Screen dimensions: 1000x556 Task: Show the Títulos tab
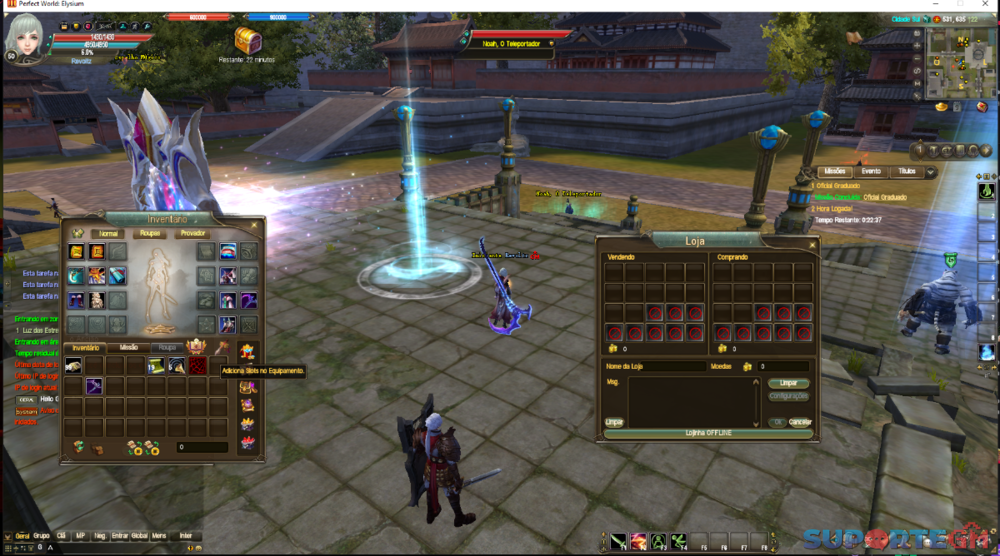906,172
